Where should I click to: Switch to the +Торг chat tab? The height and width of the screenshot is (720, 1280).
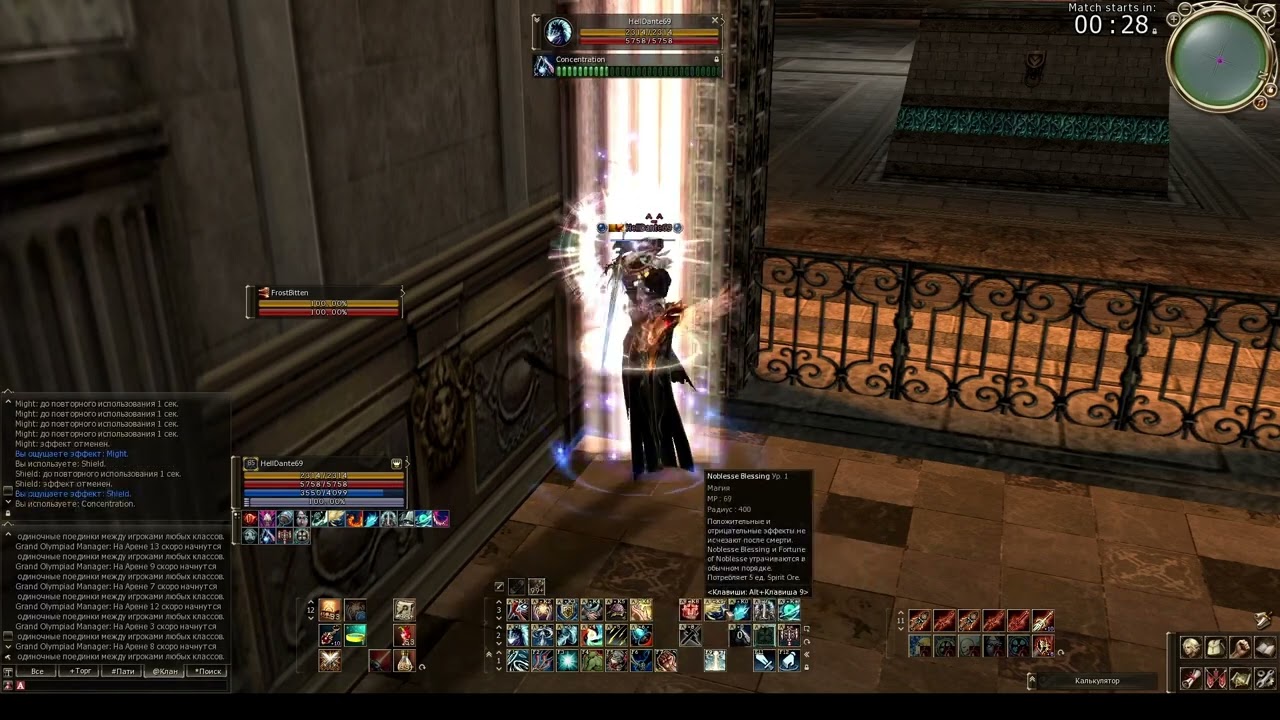(80, 671)
